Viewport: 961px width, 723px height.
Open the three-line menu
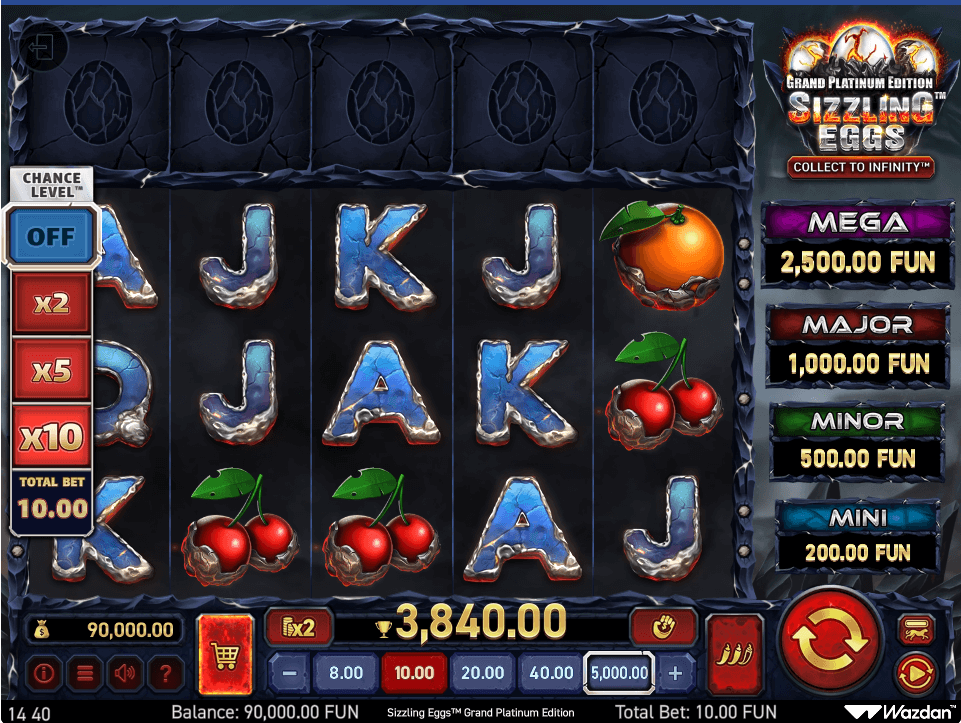pyautogui.click(x=84, y=673)
